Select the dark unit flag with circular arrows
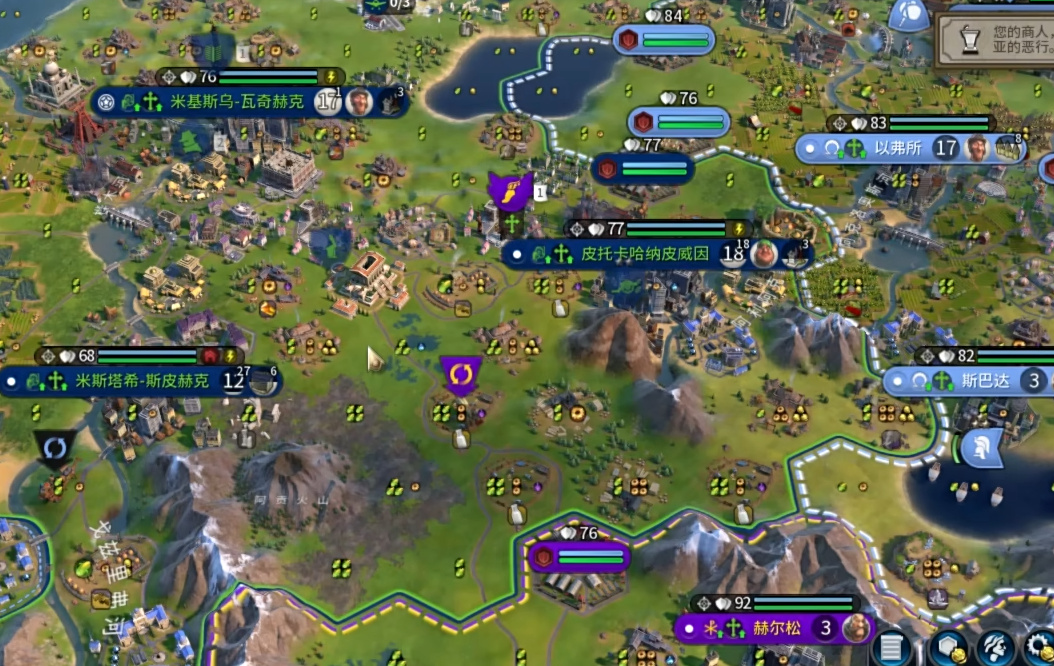This screenshot has width=1054, height=666. click(x=54, y=448)
